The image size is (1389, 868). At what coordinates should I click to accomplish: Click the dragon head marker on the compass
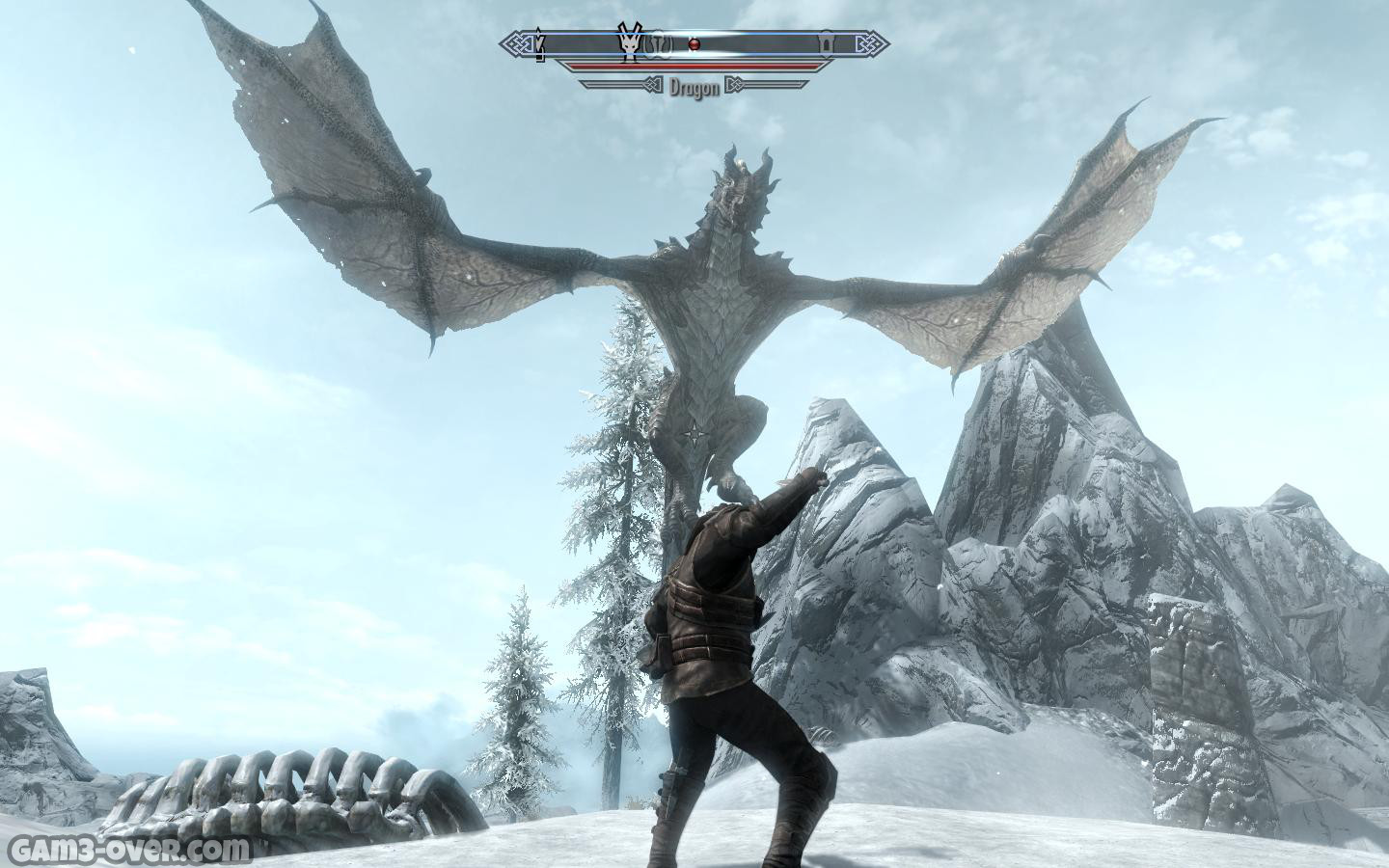tap(629, 43)
